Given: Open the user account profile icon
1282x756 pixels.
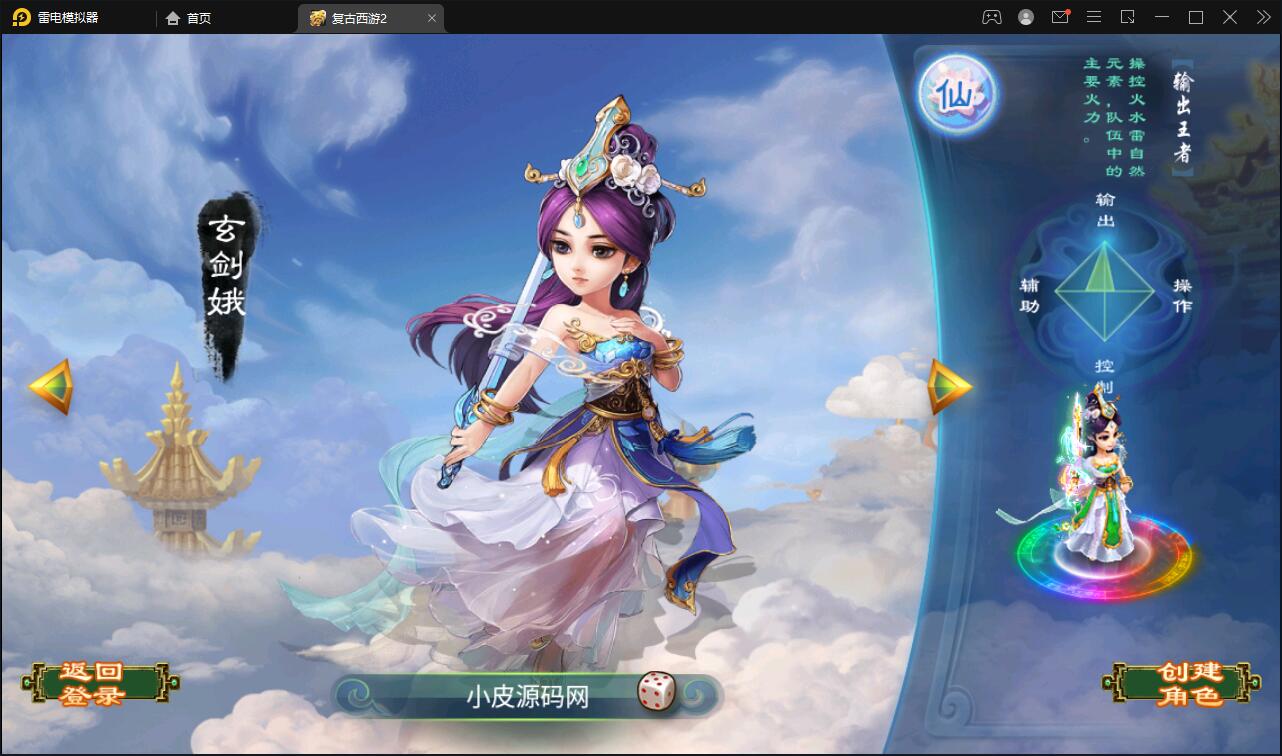Looking at the screenshot, I should (1024, 17).
